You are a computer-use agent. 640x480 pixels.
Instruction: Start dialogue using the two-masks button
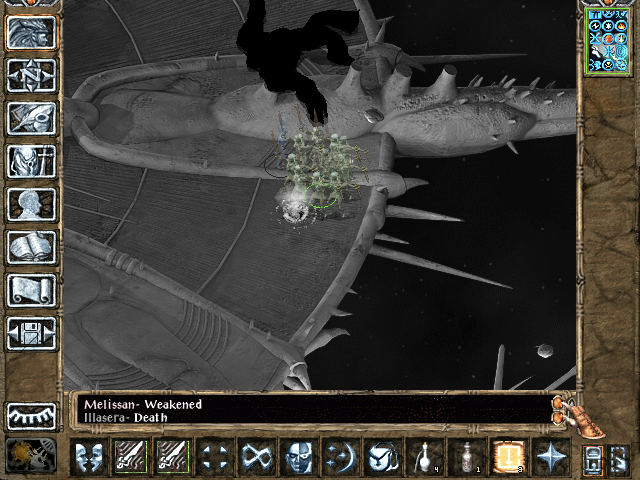point(90,456)
